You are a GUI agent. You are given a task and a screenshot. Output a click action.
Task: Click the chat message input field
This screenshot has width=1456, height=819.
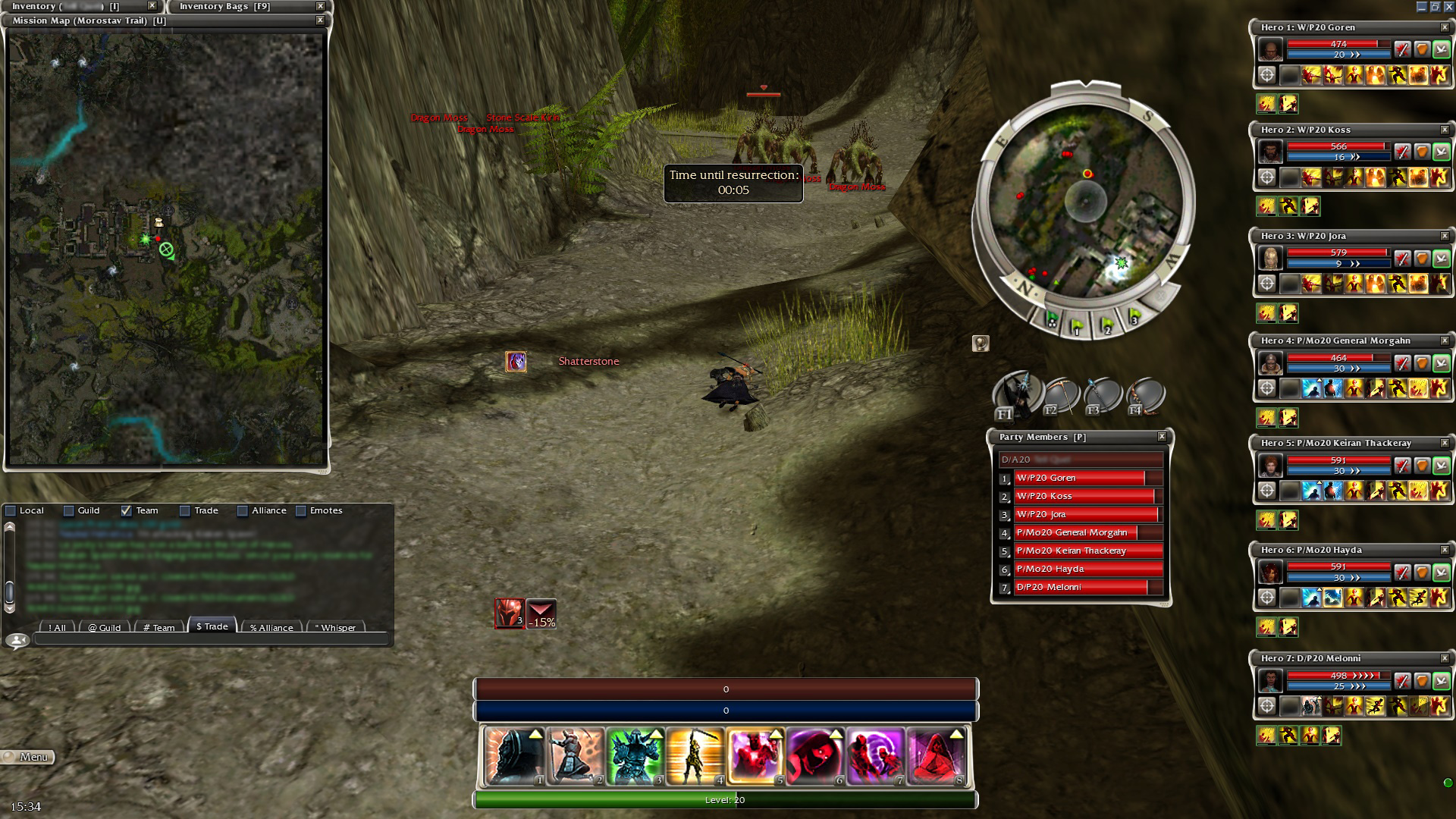(211, 640)
